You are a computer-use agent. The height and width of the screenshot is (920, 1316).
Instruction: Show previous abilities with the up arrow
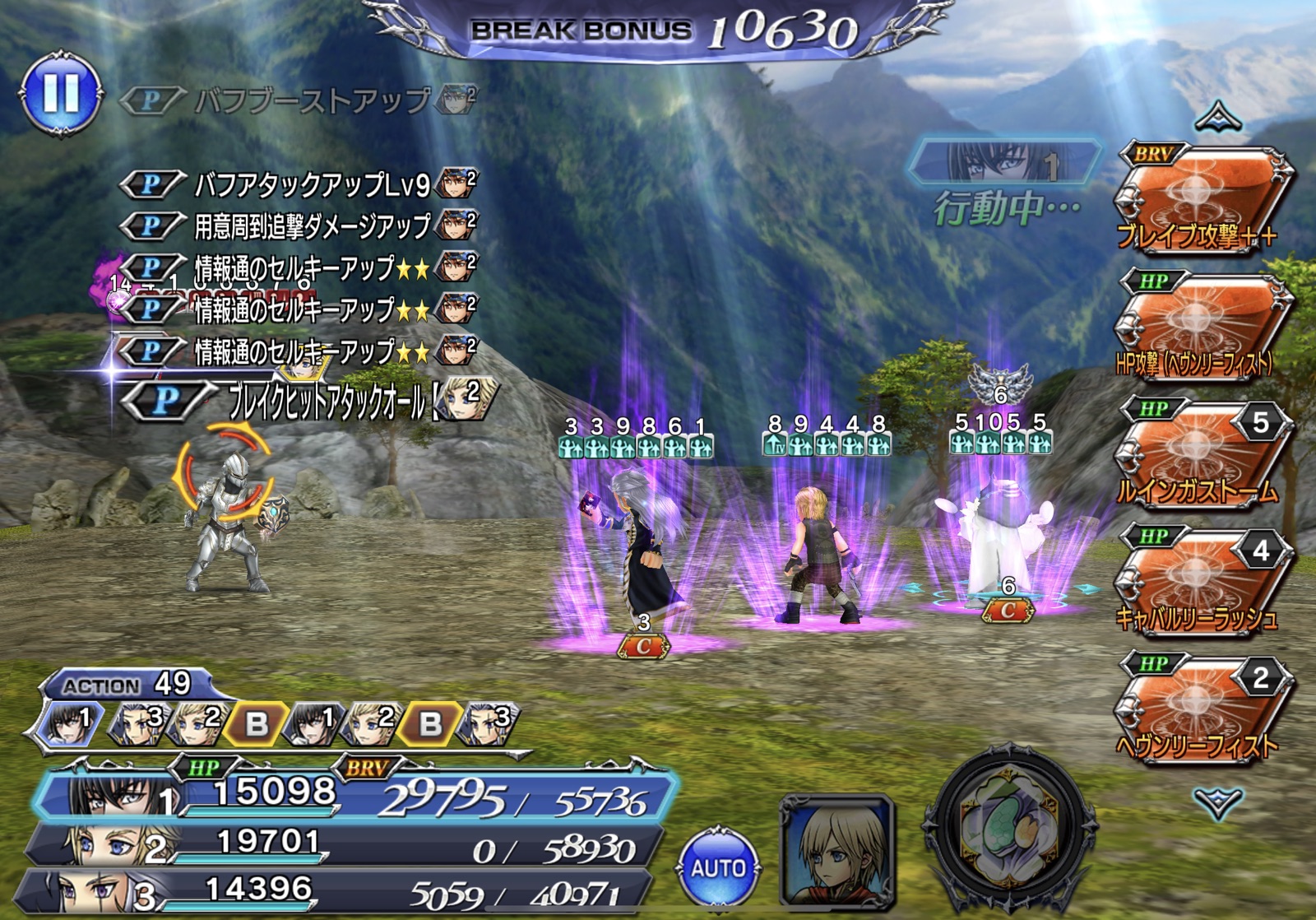coord(1218,118)
